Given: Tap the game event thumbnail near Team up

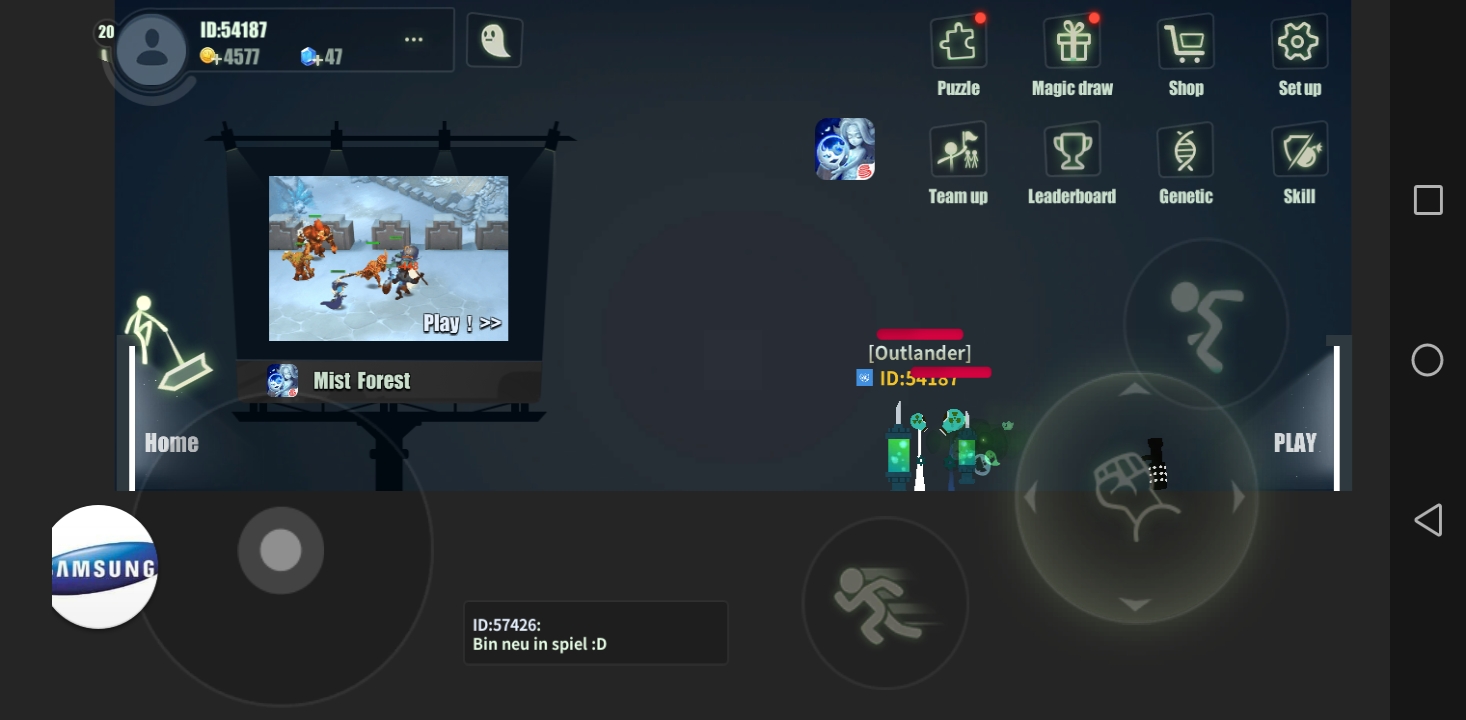Looking at the screenshot, I should pos(845,148).
